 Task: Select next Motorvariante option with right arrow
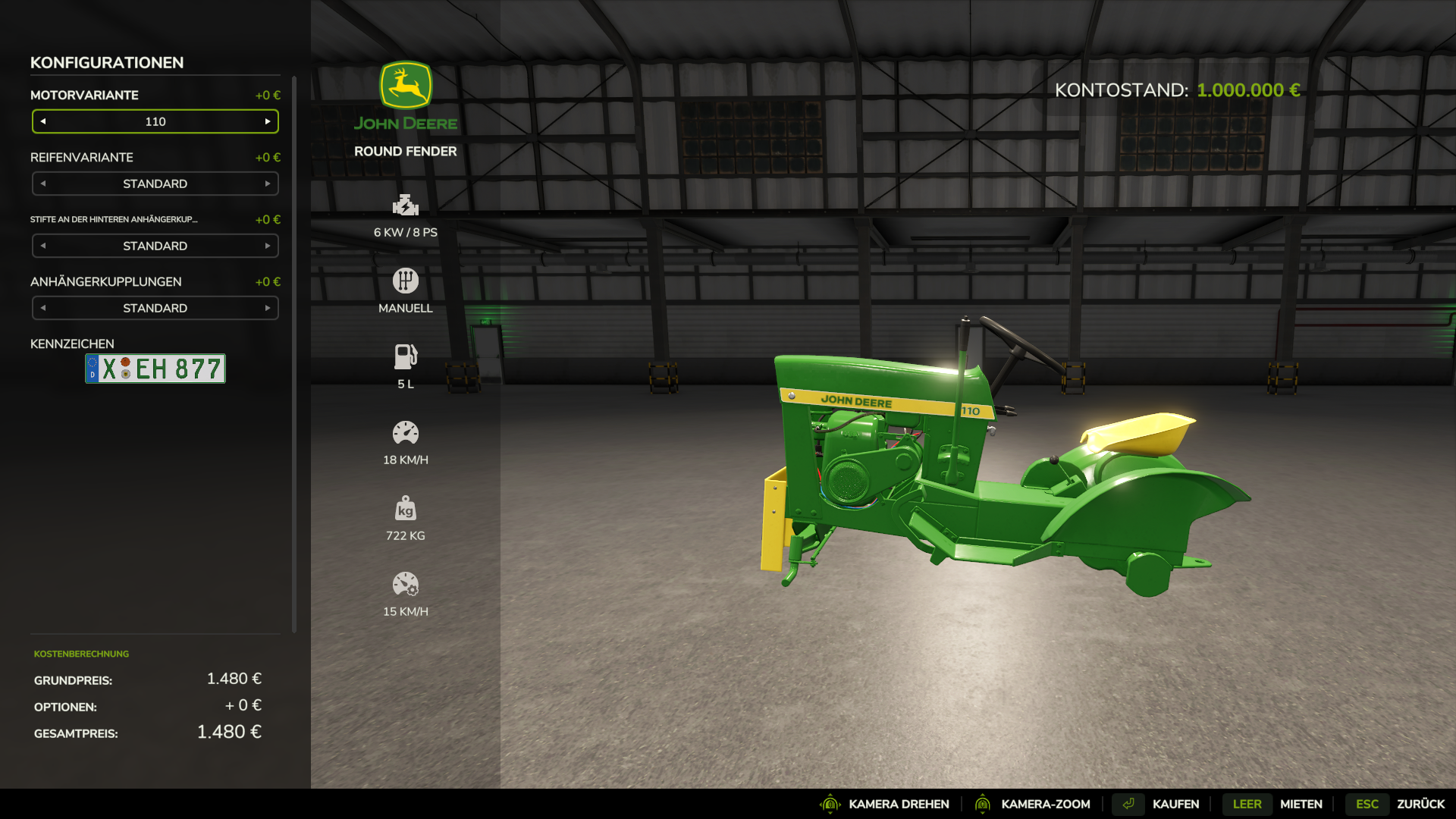pos(268,121)
